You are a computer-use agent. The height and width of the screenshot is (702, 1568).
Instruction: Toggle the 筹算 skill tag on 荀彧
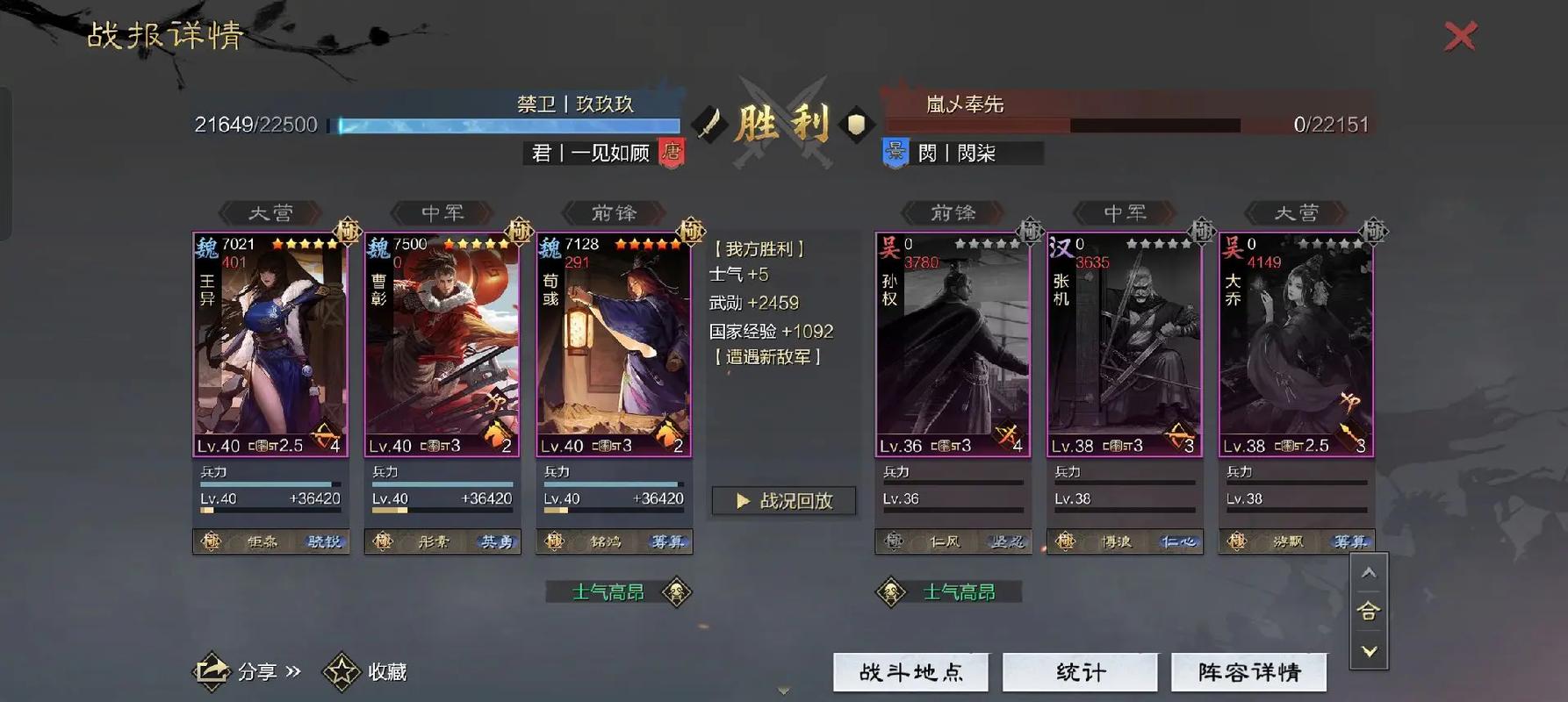pos(665,542)
